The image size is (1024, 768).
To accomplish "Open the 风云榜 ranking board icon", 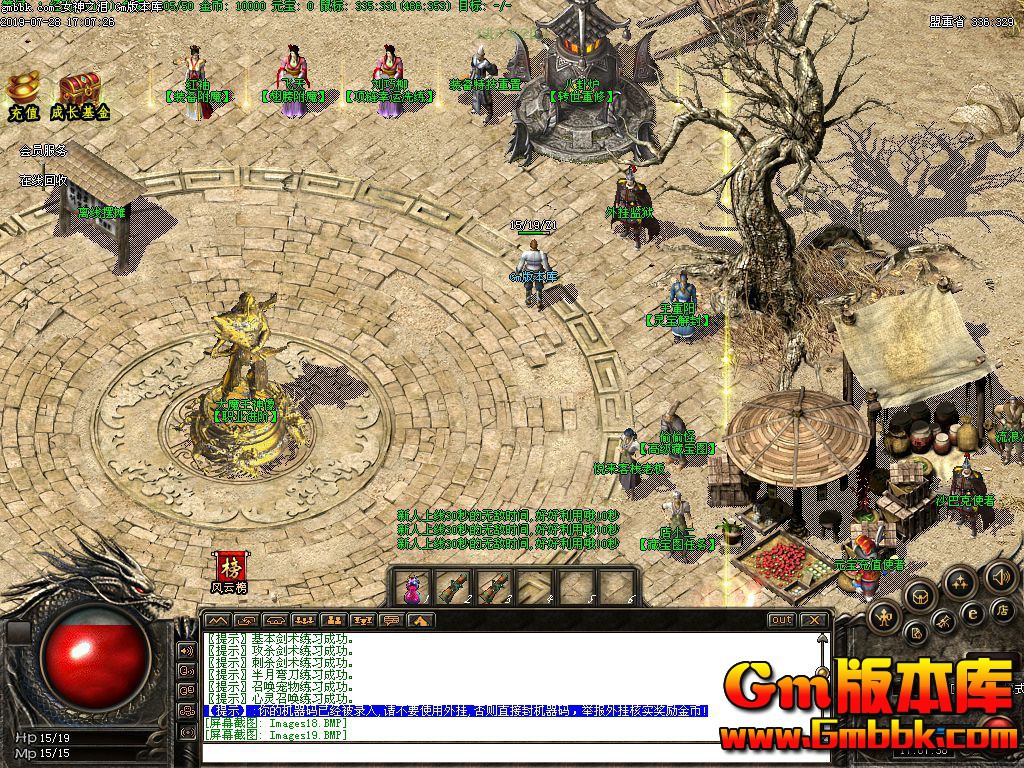I will (231, 569).
